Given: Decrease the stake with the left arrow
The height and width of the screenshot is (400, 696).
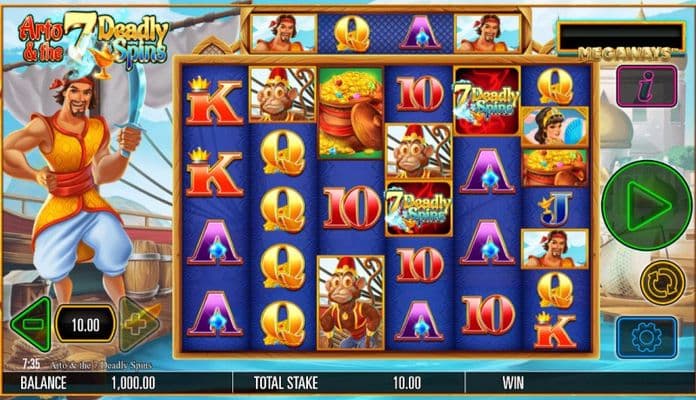Looking at the screenshot, I should [30, 324].
